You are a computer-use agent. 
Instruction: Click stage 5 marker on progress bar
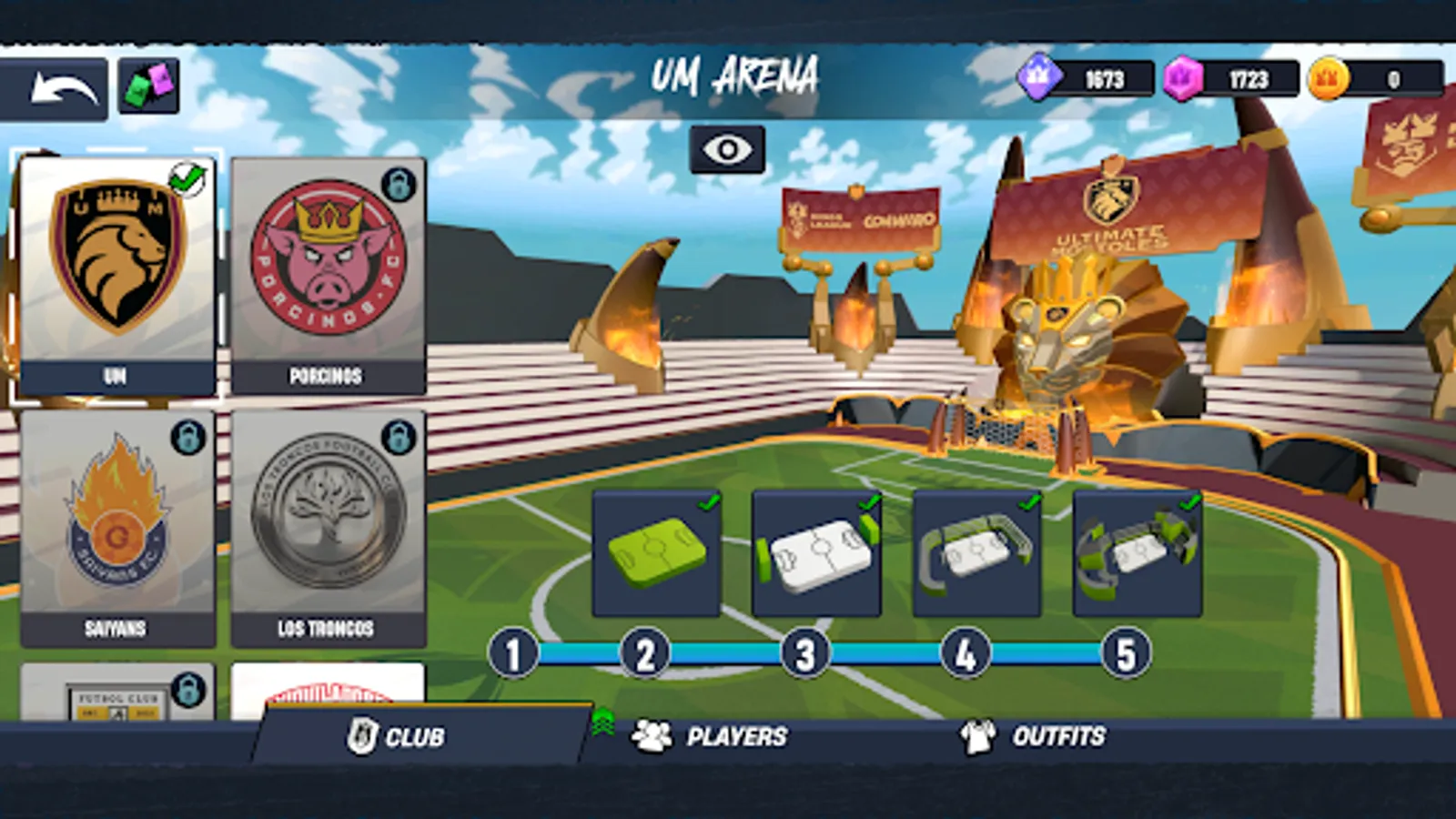pyautogui.click(x=1124, y=652)
